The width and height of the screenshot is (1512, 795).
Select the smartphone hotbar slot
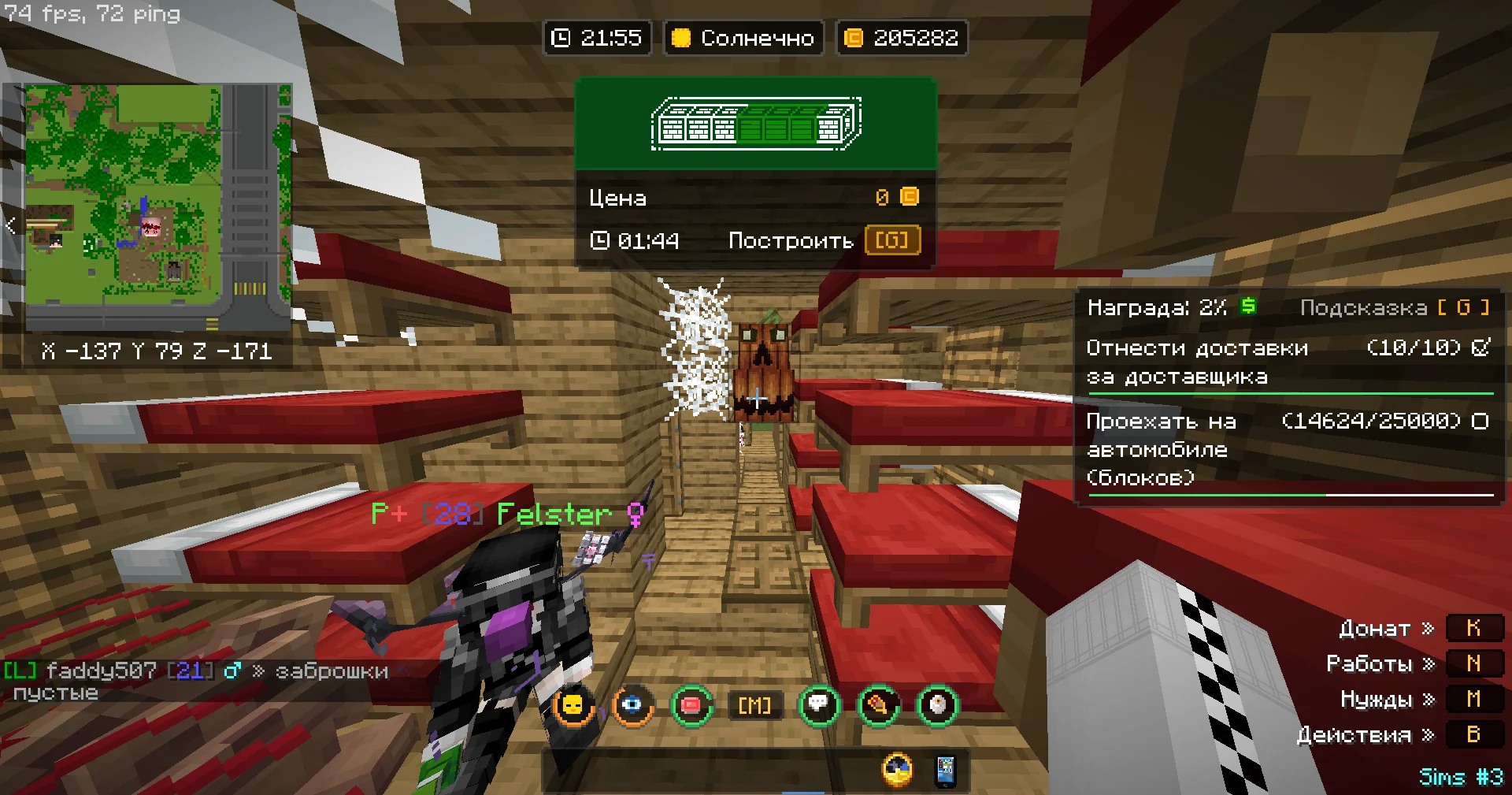click(x=945, y=771)
